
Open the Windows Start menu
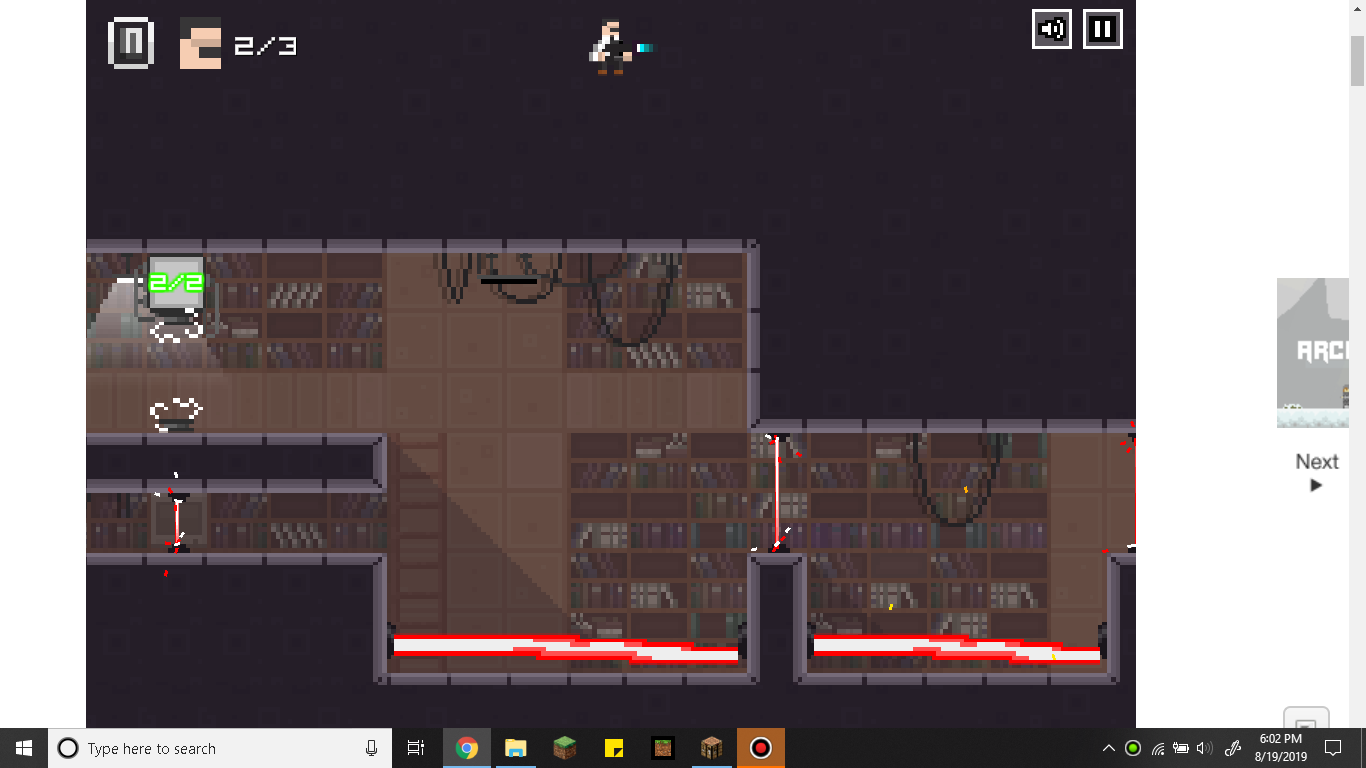pyautogui.click(x=21, y=748)
